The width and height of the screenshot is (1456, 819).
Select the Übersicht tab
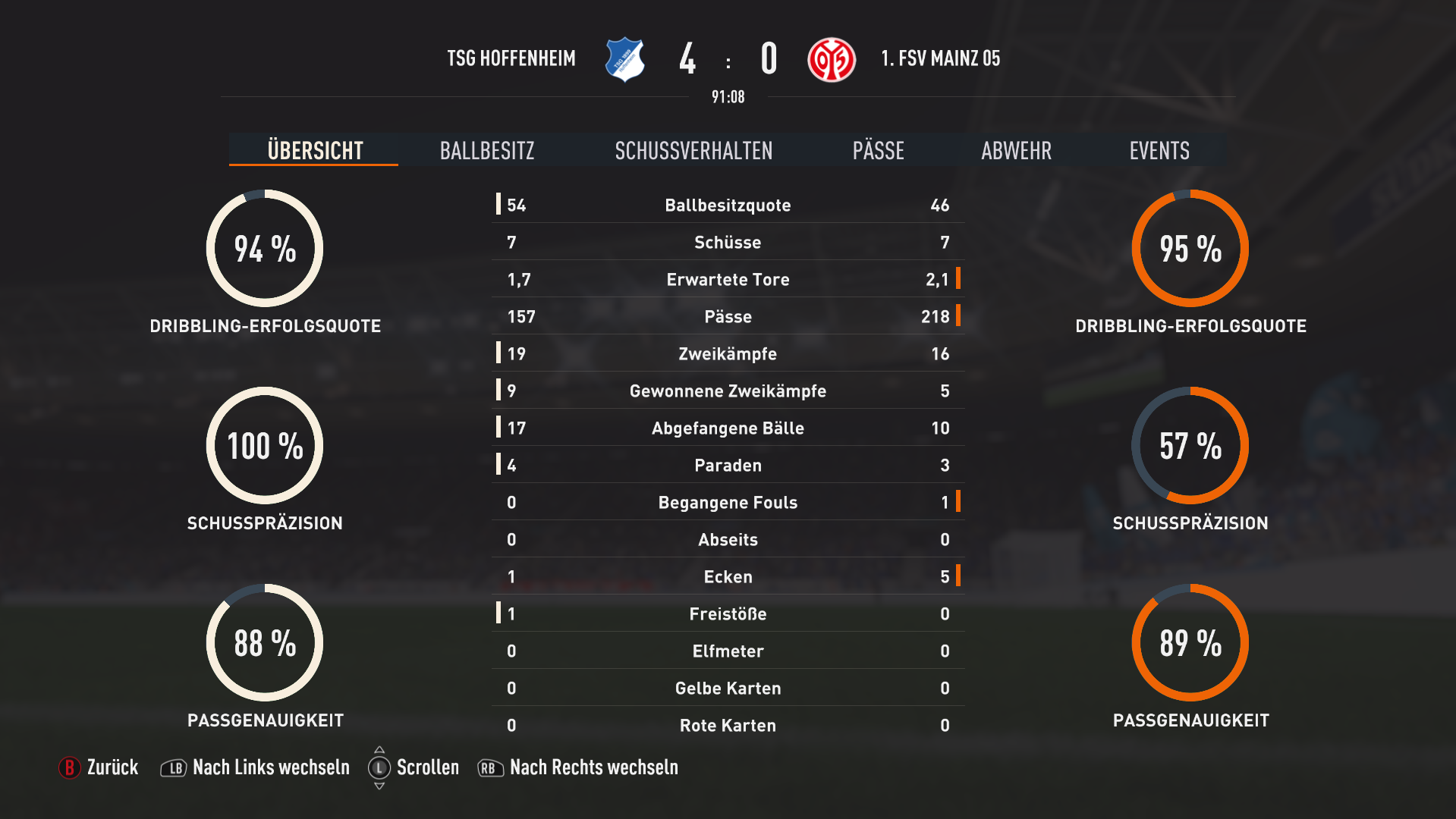tap(315, 150)
